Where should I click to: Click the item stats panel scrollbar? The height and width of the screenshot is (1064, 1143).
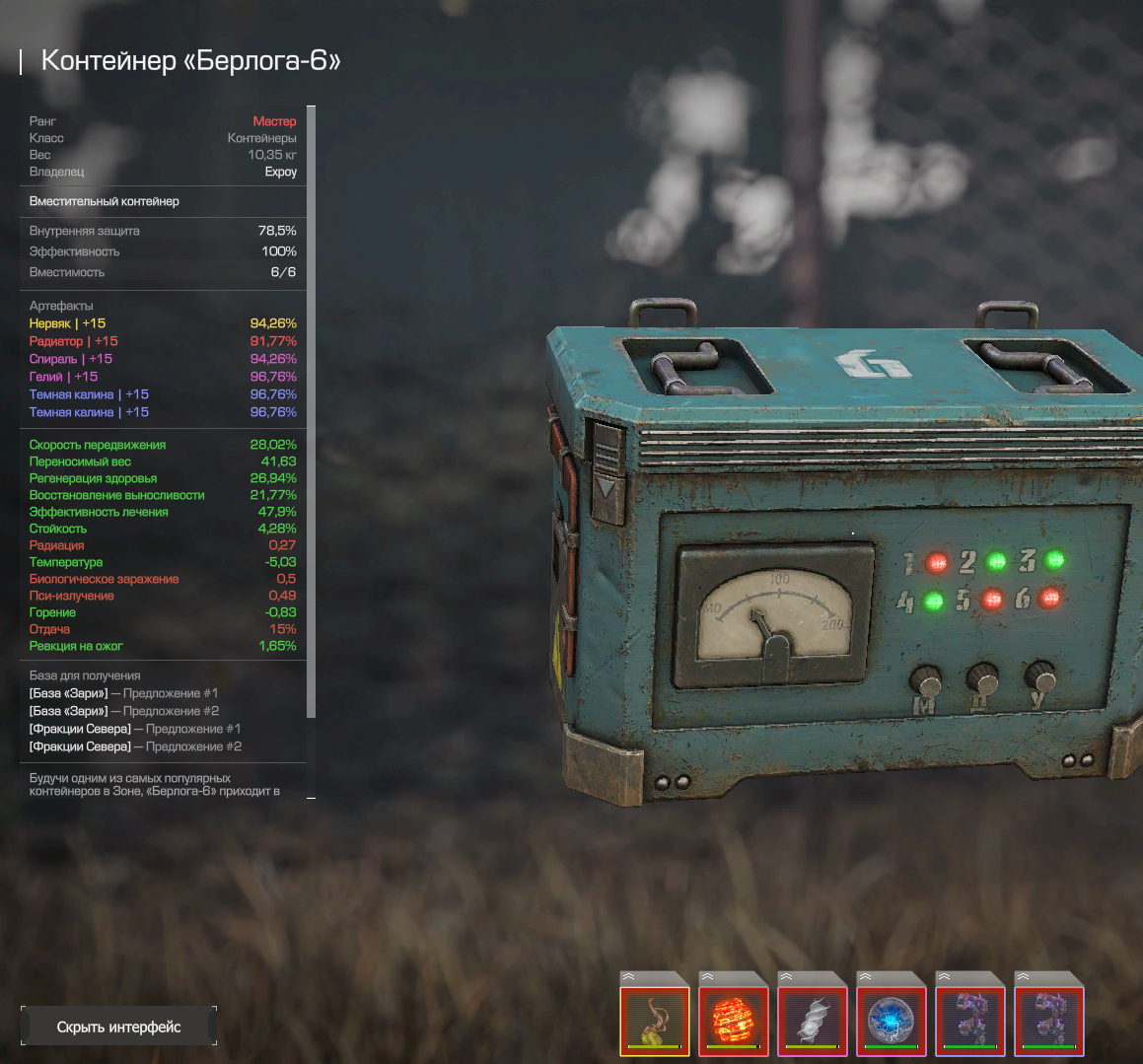312,414
